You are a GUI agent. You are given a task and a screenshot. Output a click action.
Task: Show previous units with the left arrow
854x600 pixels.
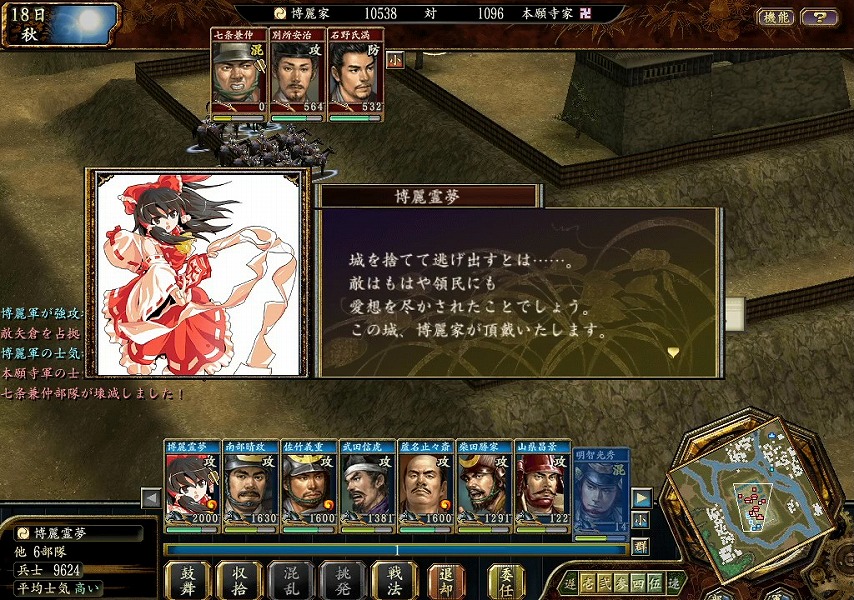coord(151,498)
